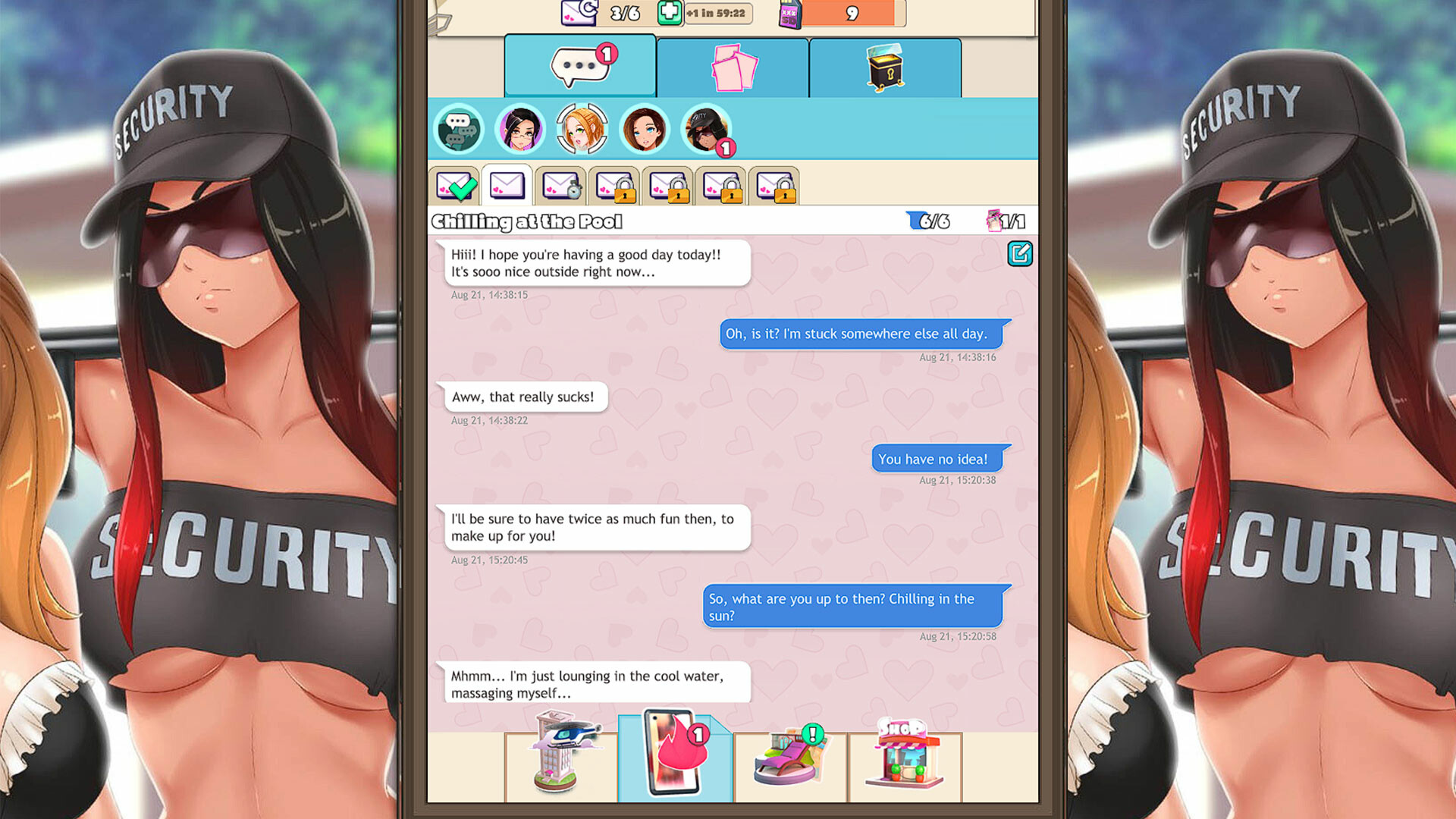Click the green health plus icon

pyautogui.click(x=670, y=12)
